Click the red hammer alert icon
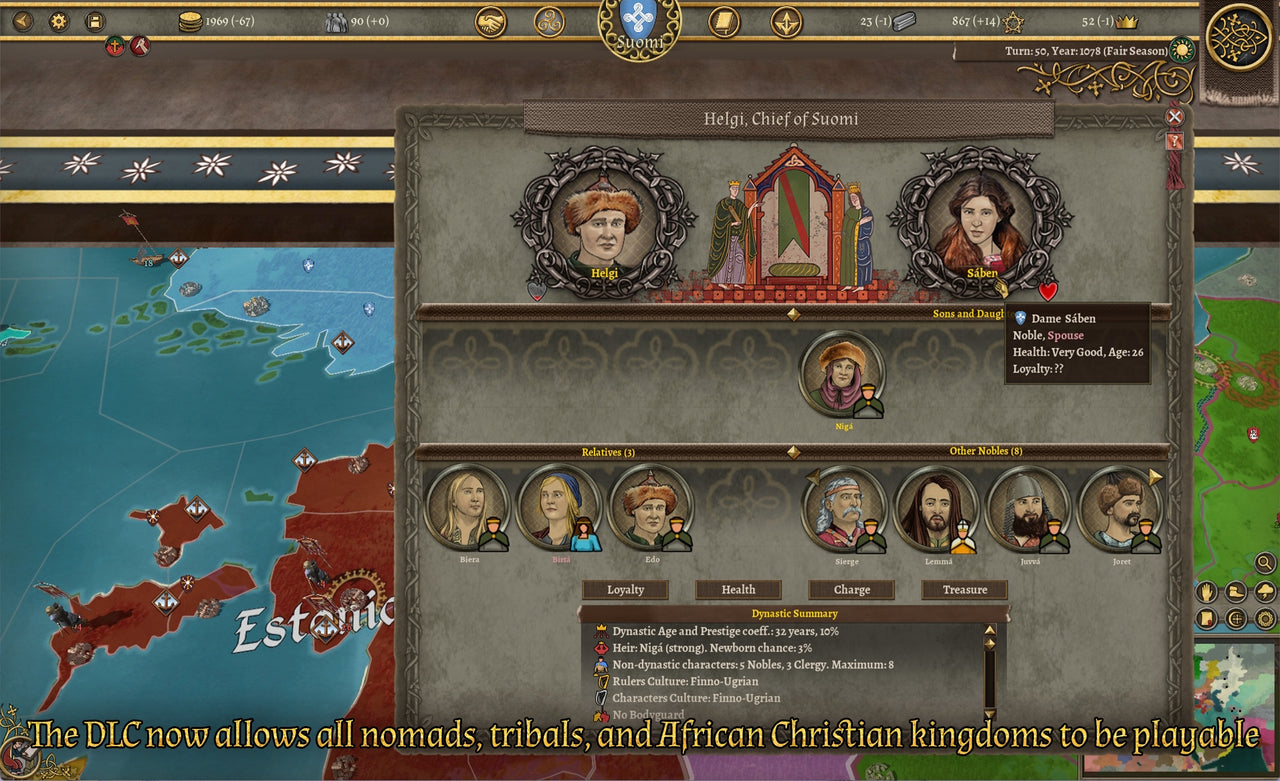The height and width of the screenshot is (781, 1280). 141,46
